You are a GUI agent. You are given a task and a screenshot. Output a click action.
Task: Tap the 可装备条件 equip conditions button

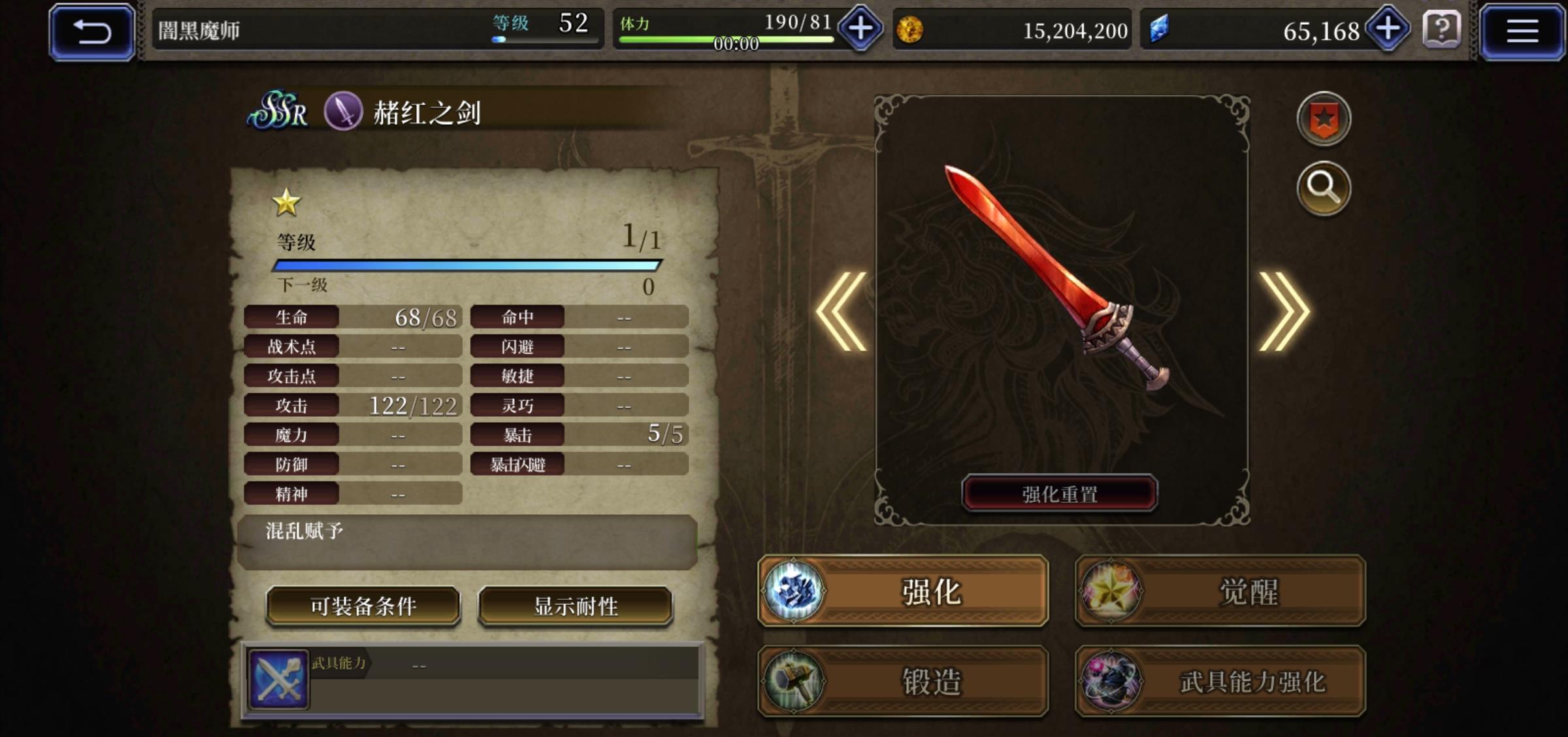point(363,605)
